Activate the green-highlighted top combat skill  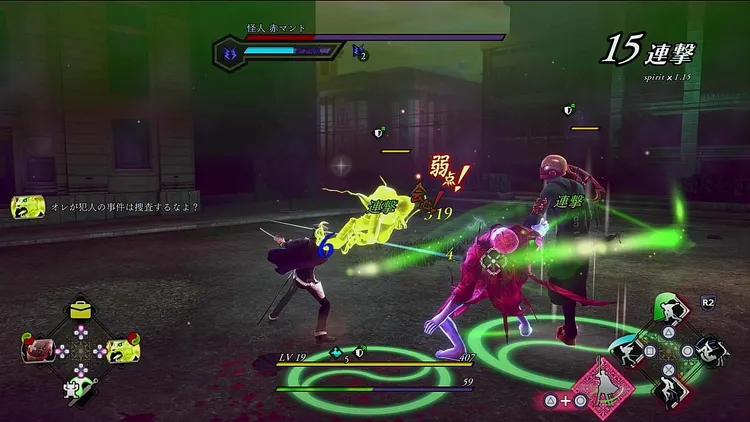670,309
